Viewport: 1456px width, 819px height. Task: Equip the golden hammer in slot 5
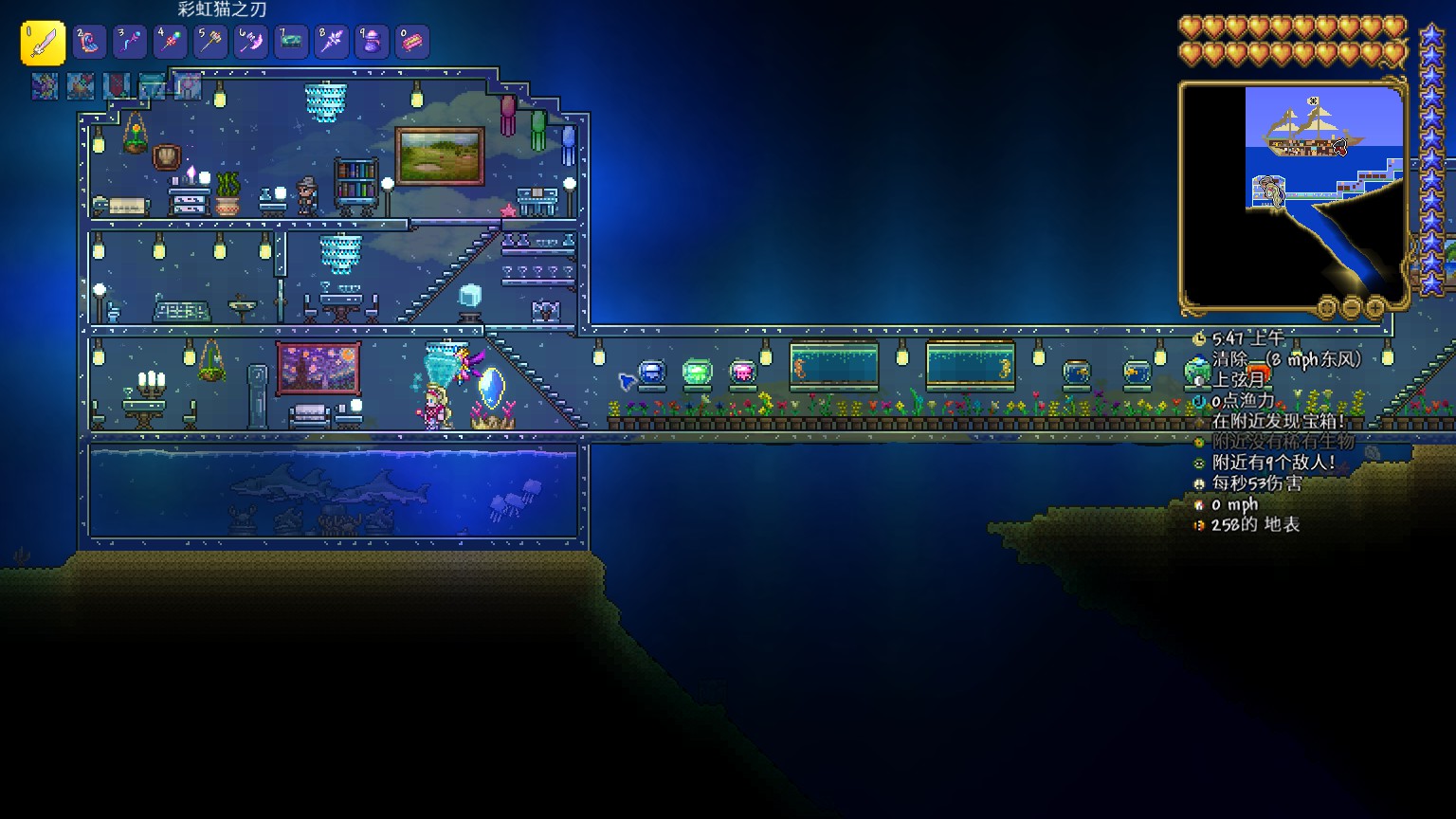pos(210,43)
